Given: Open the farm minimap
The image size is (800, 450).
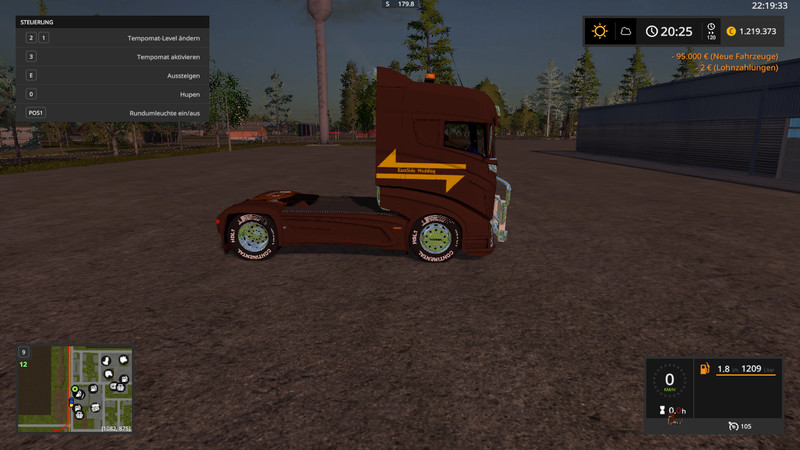Looking at the screenshot, I should (x=75, y=389).
